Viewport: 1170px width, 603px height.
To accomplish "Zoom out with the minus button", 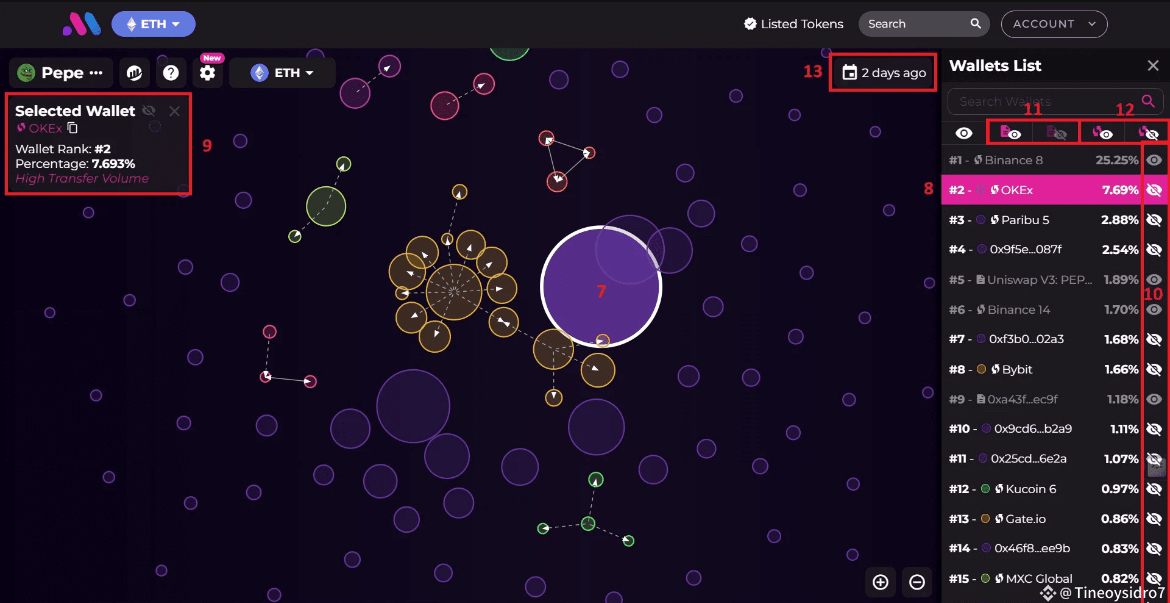I will tap(917, 582).
